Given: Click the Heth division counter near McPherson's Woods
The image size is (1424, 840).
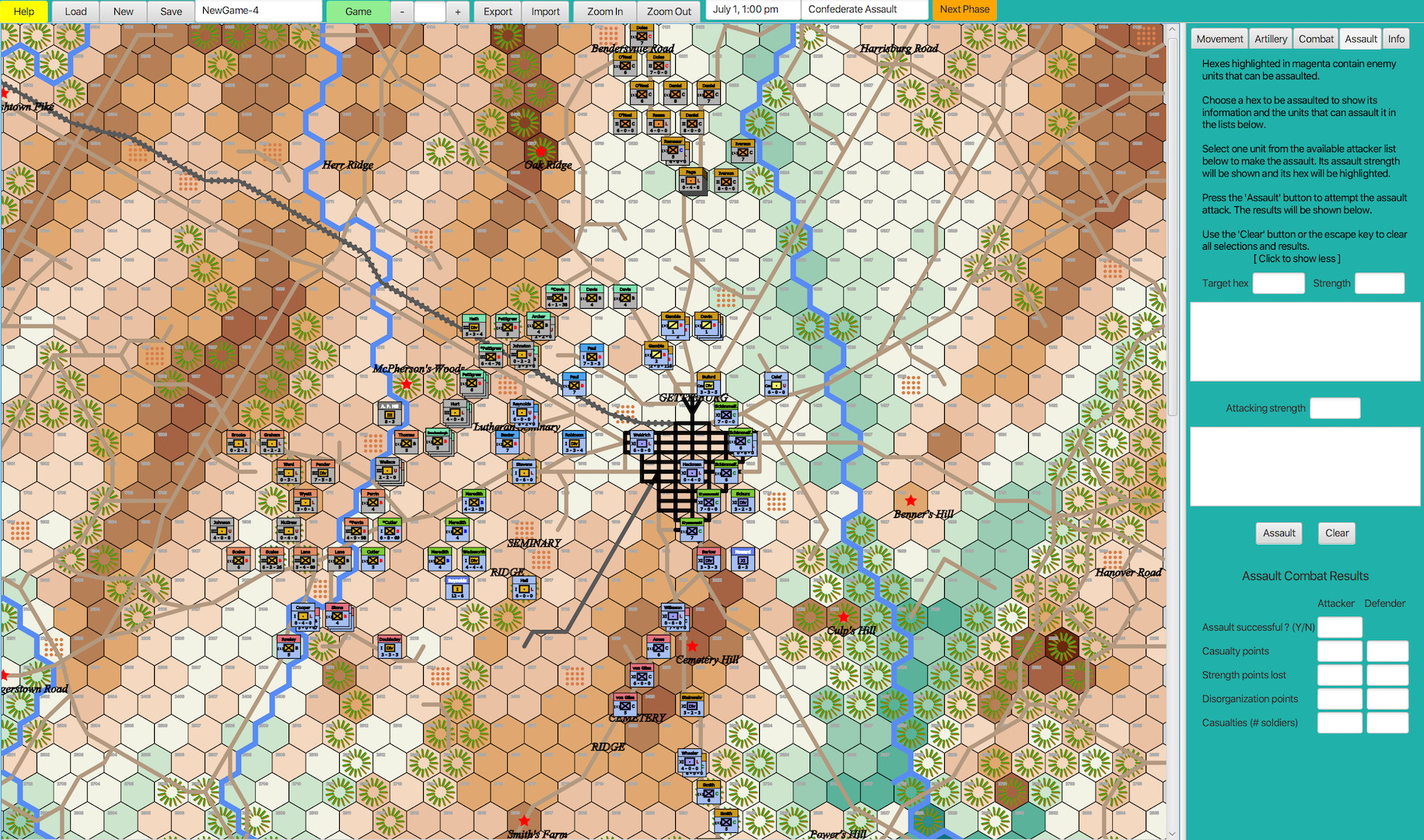Looking at the screenshot, I should 474,325.
